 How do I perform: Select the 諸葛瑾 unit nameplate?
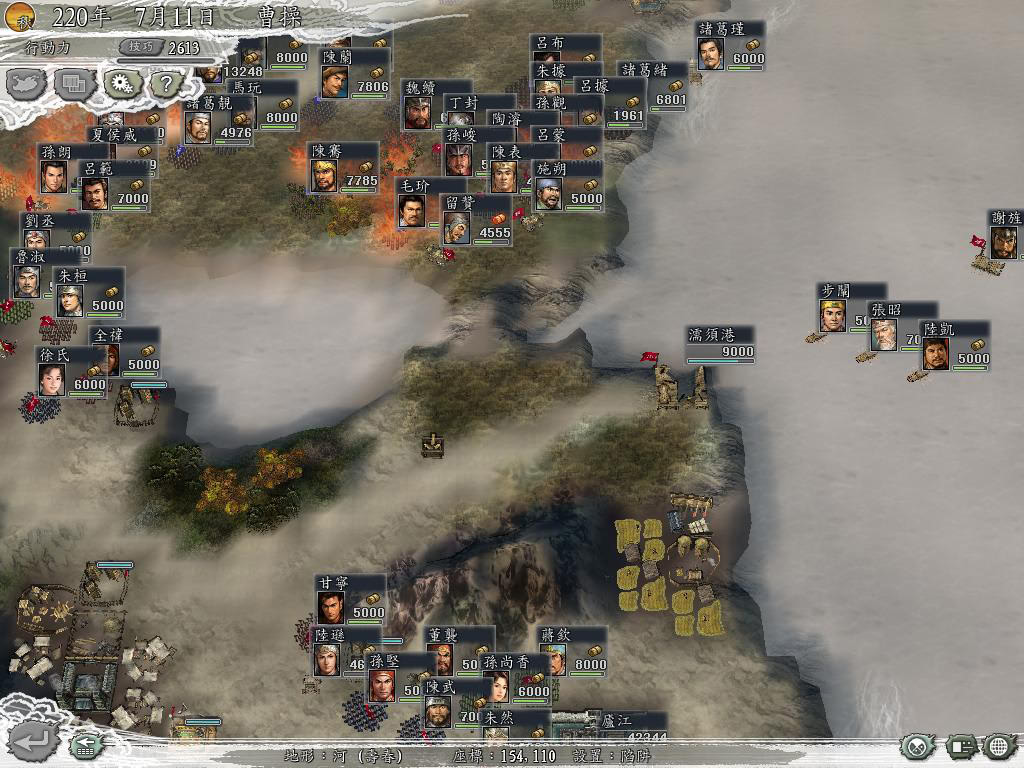pos(731,45)
